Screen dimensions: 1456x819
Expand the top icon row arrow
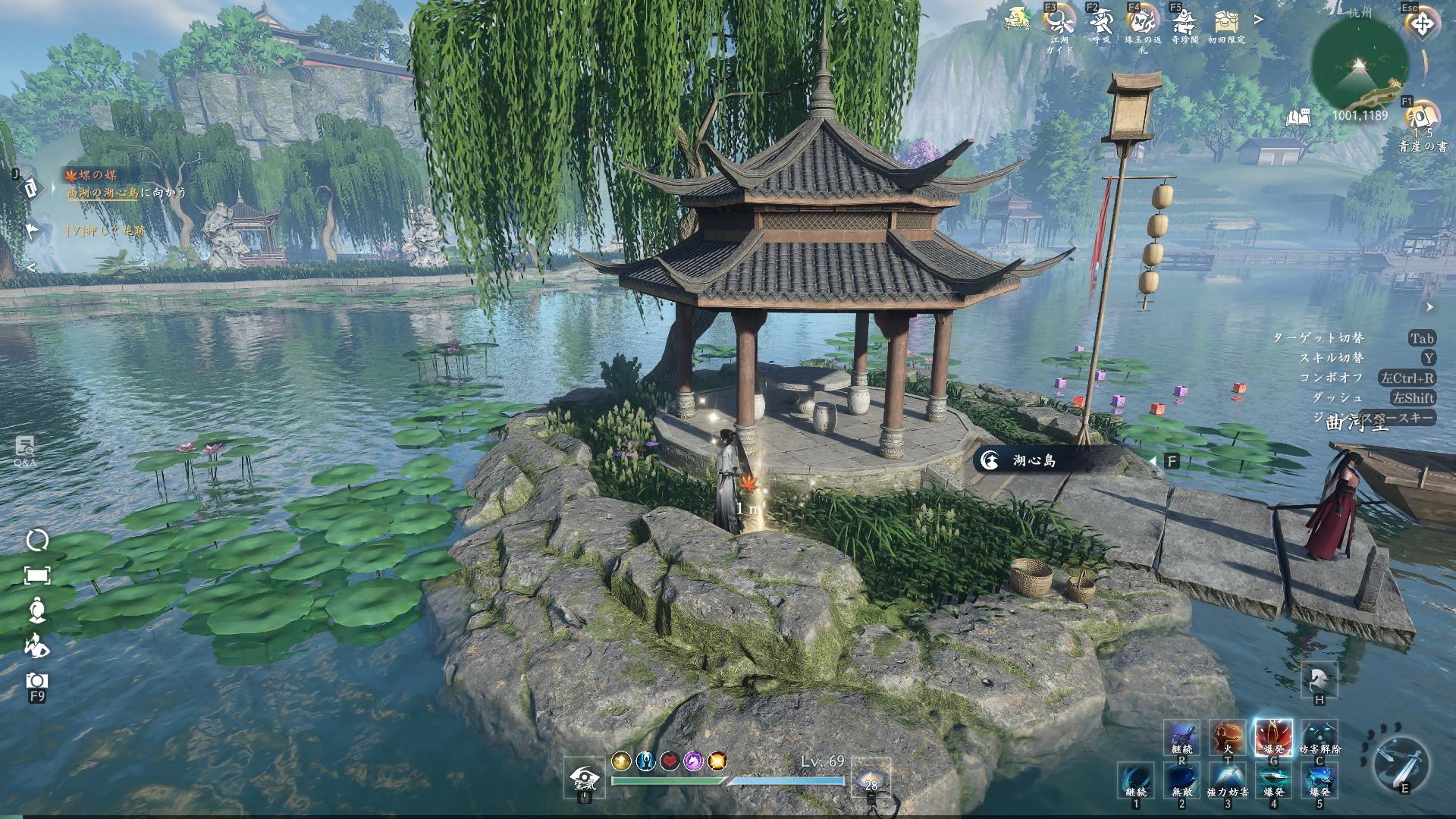1259,20
